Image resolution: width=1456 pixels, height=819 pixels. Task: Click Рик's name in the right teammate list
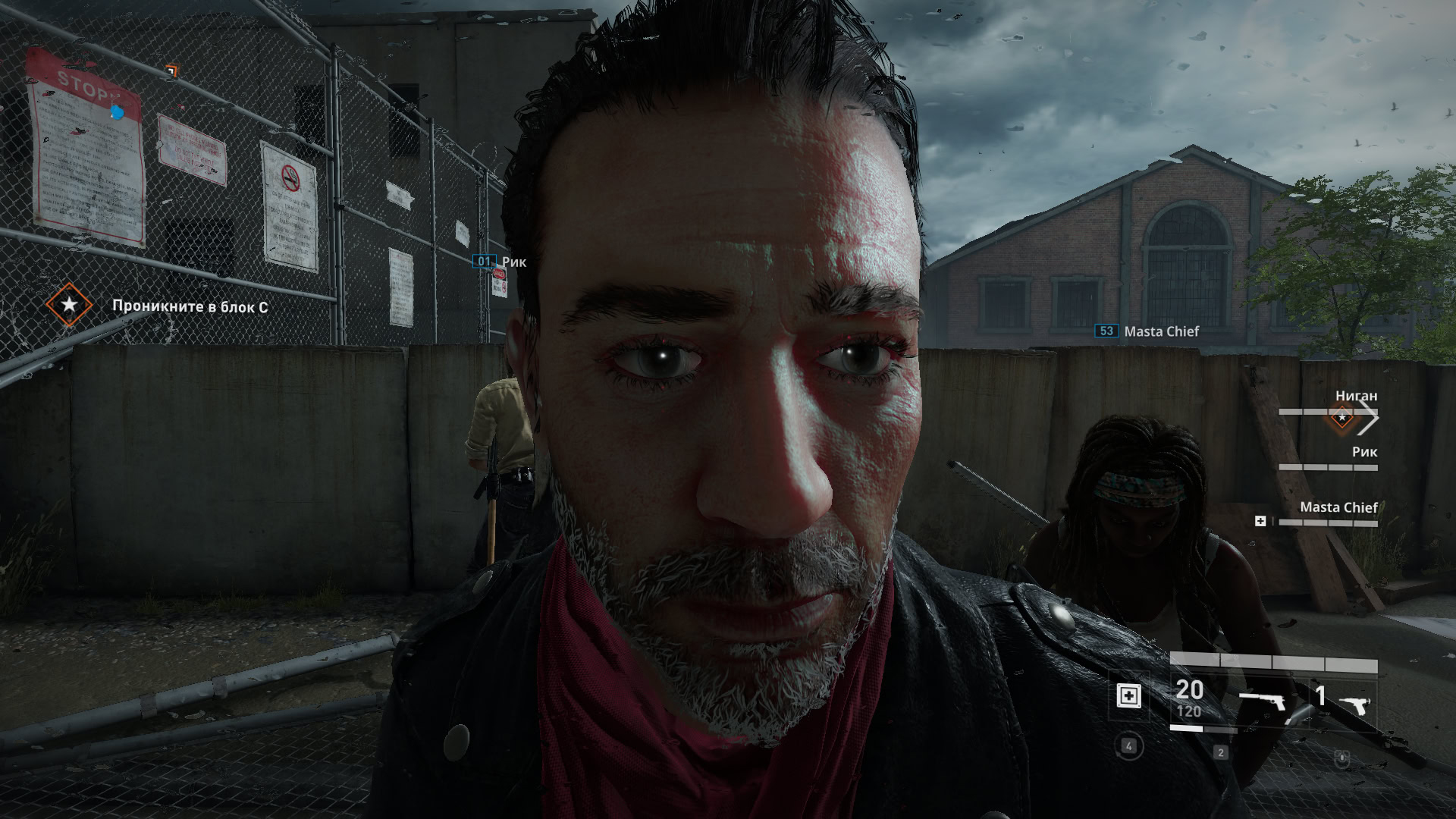1363,451
